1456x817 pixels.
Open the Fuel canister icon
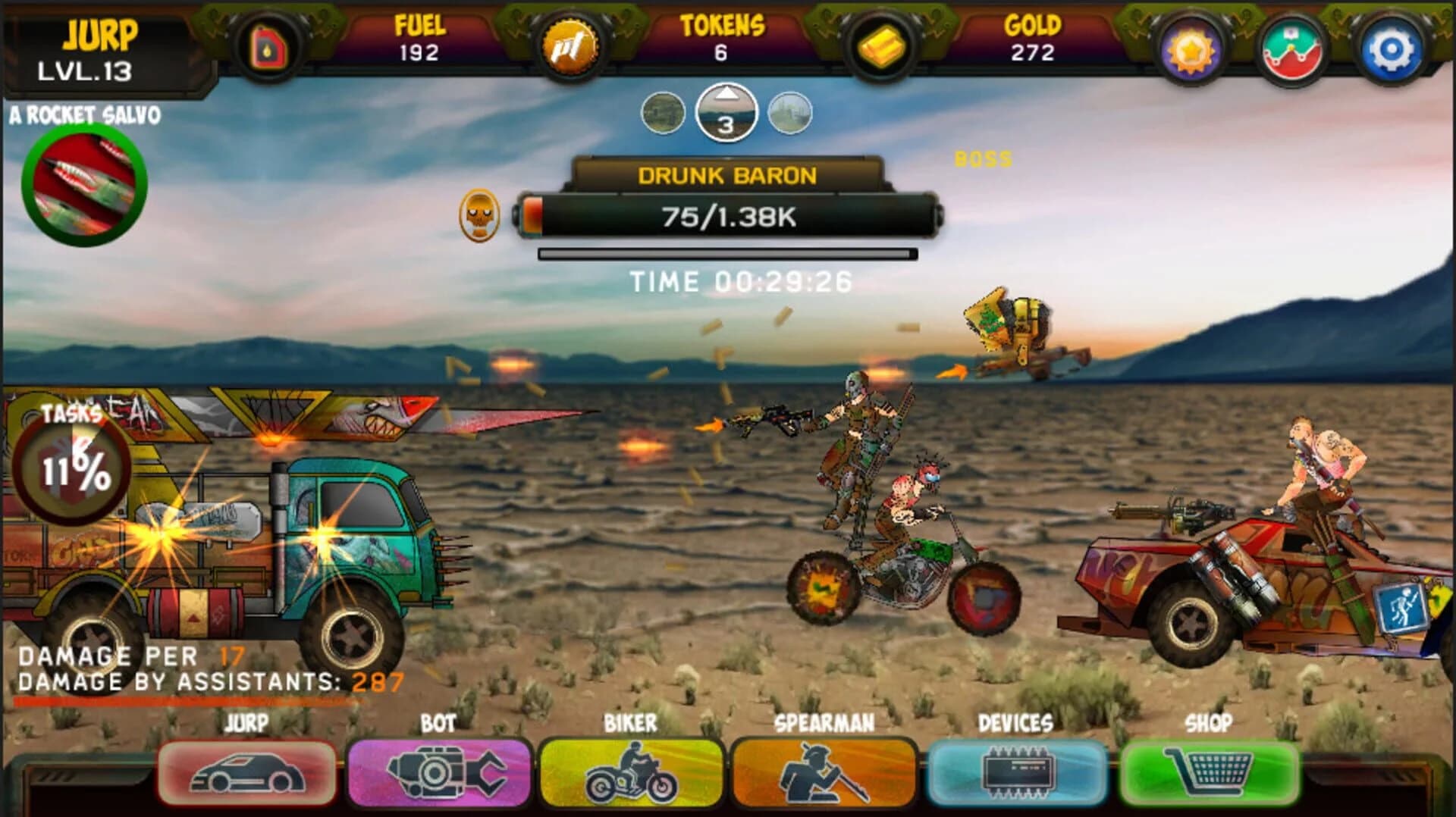point(267,47)
